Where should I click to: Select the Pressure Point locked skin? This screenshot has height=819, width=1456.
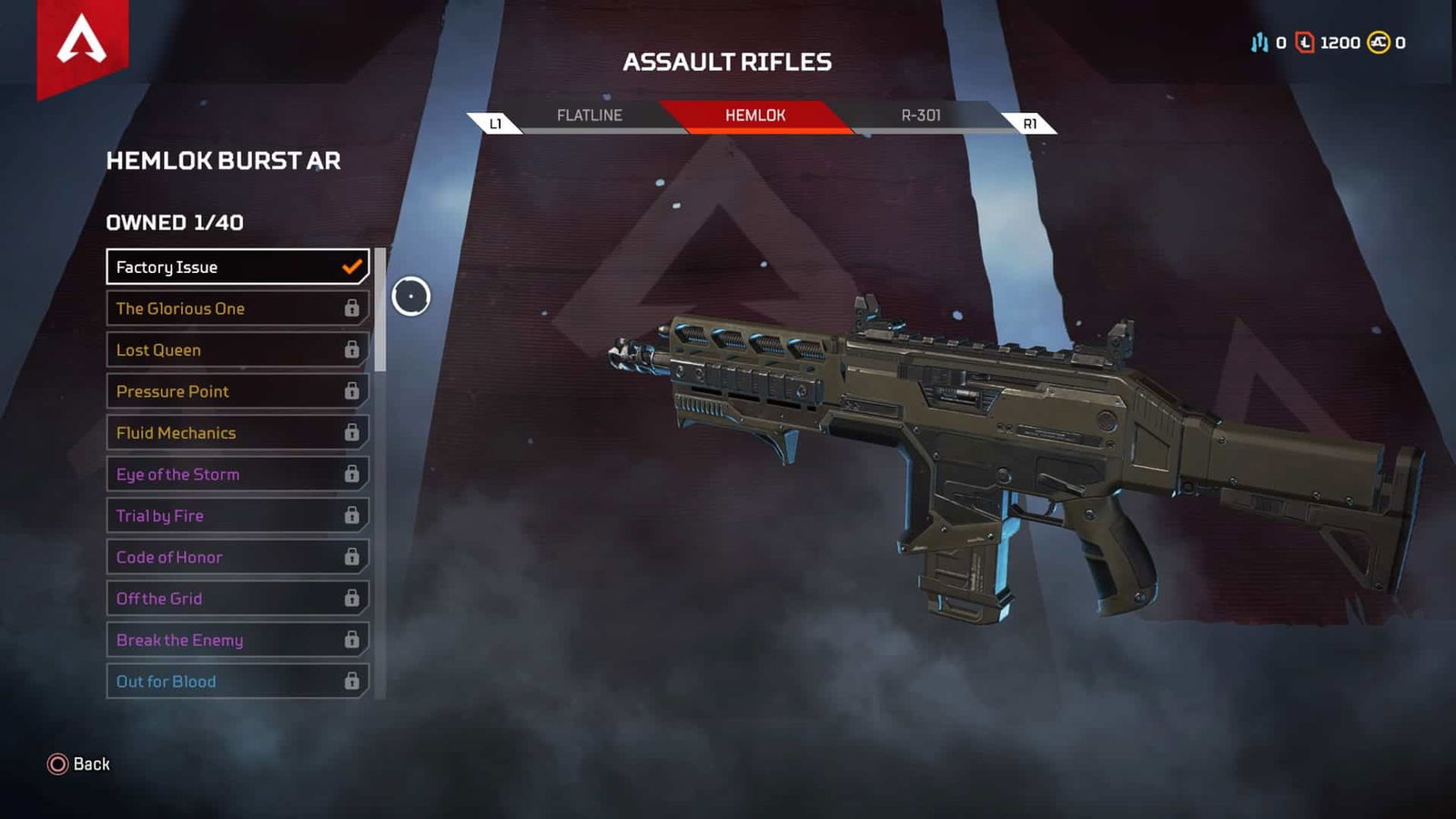pyautogui.click(x=237, y=391)
